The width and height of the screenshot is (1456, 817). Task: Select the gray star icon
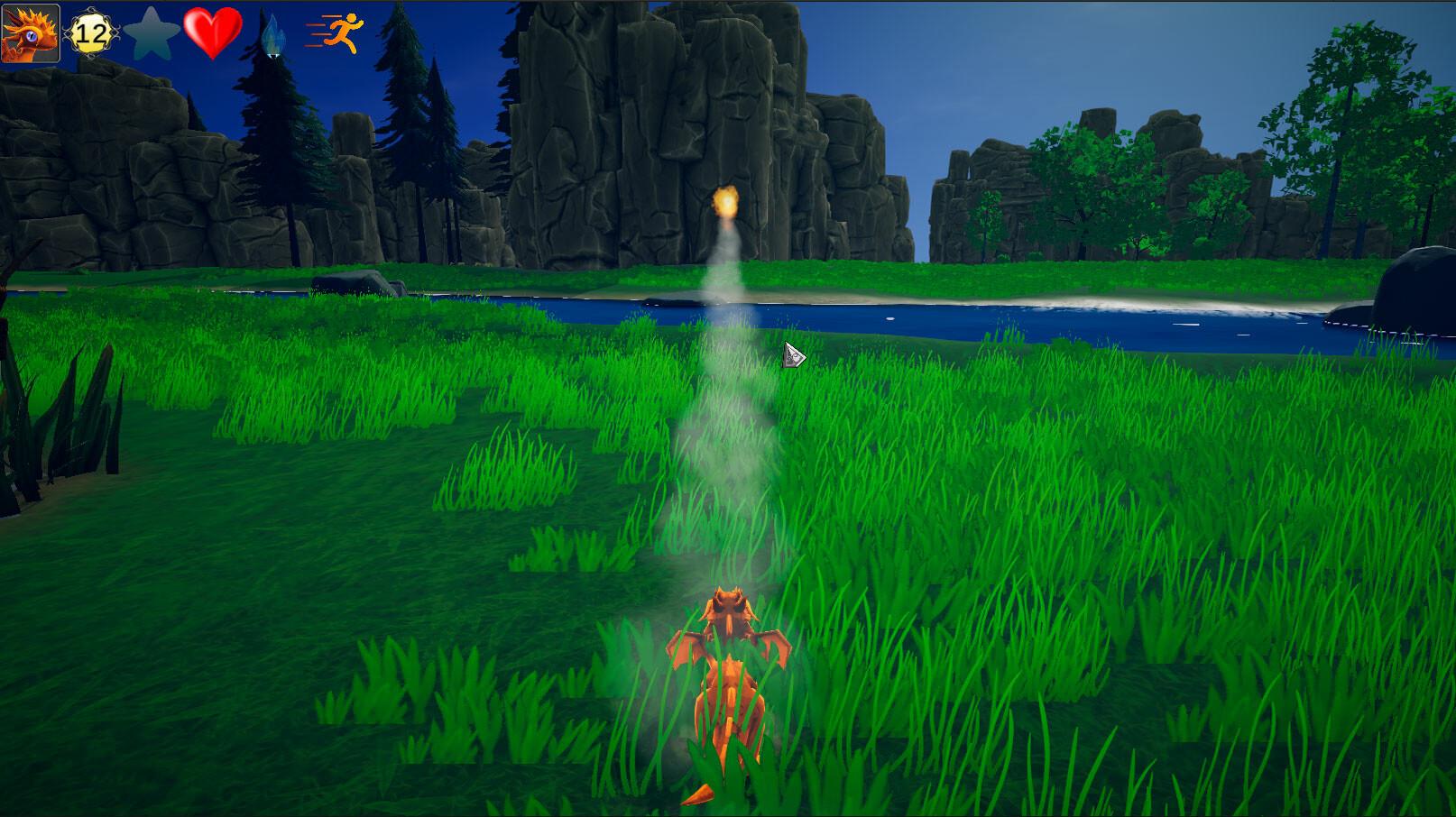point(151,32)
